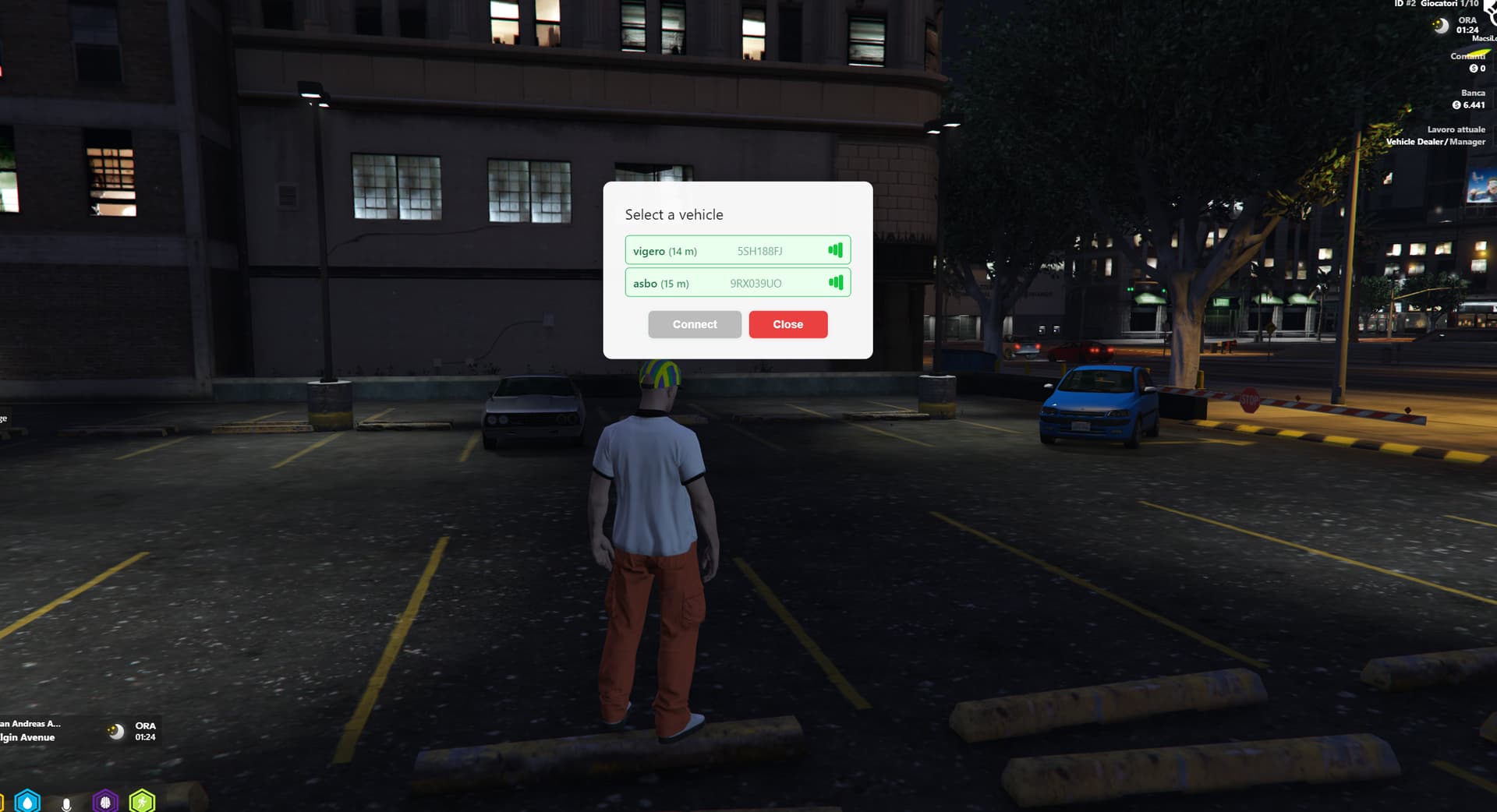Click the green signal bars showing vehicle range
Viewport: 1497px width, 812px height.
[836, 250]
